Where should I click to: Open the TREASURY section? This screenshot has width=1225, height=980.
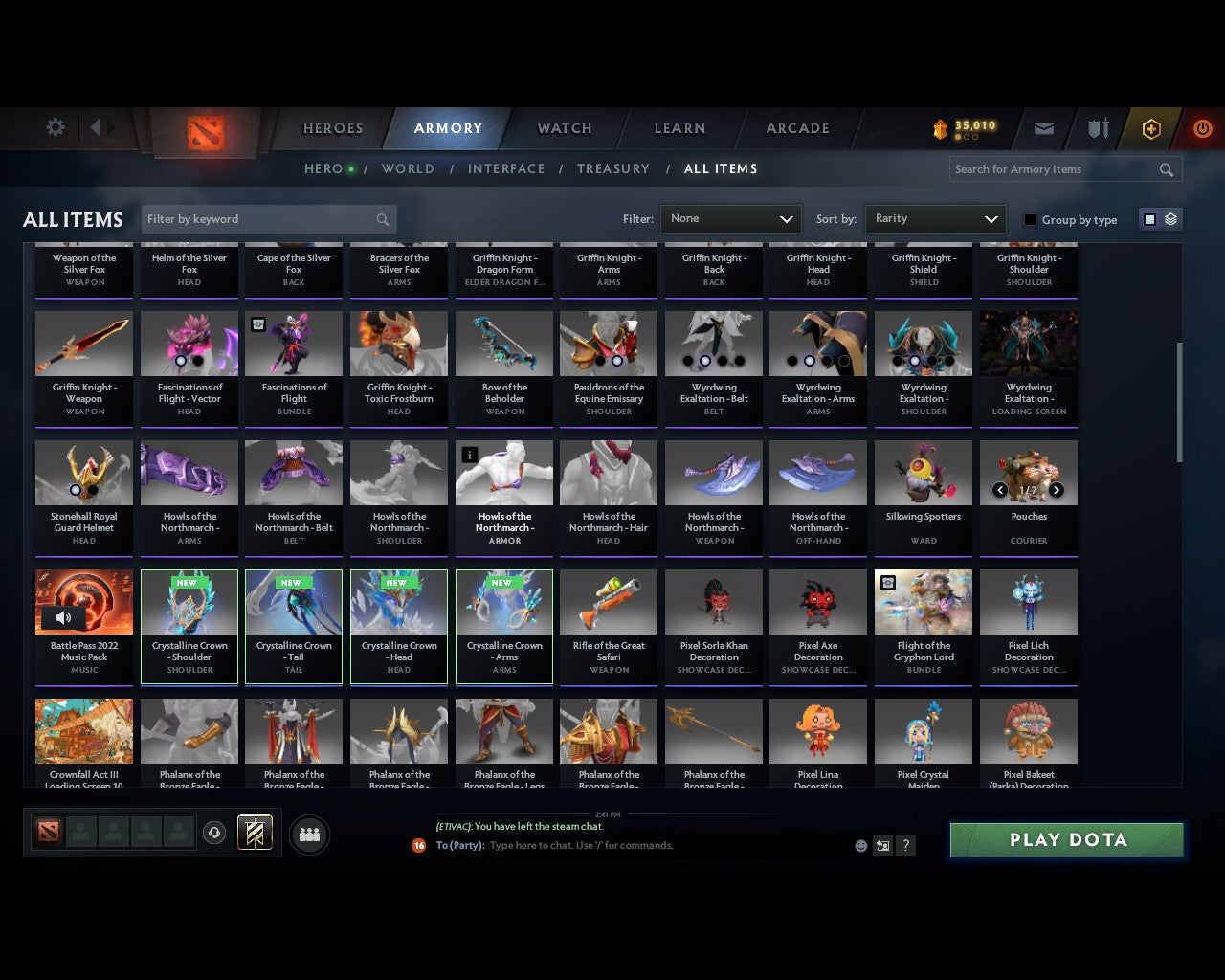pyautogui.click(x=613, y=168)
